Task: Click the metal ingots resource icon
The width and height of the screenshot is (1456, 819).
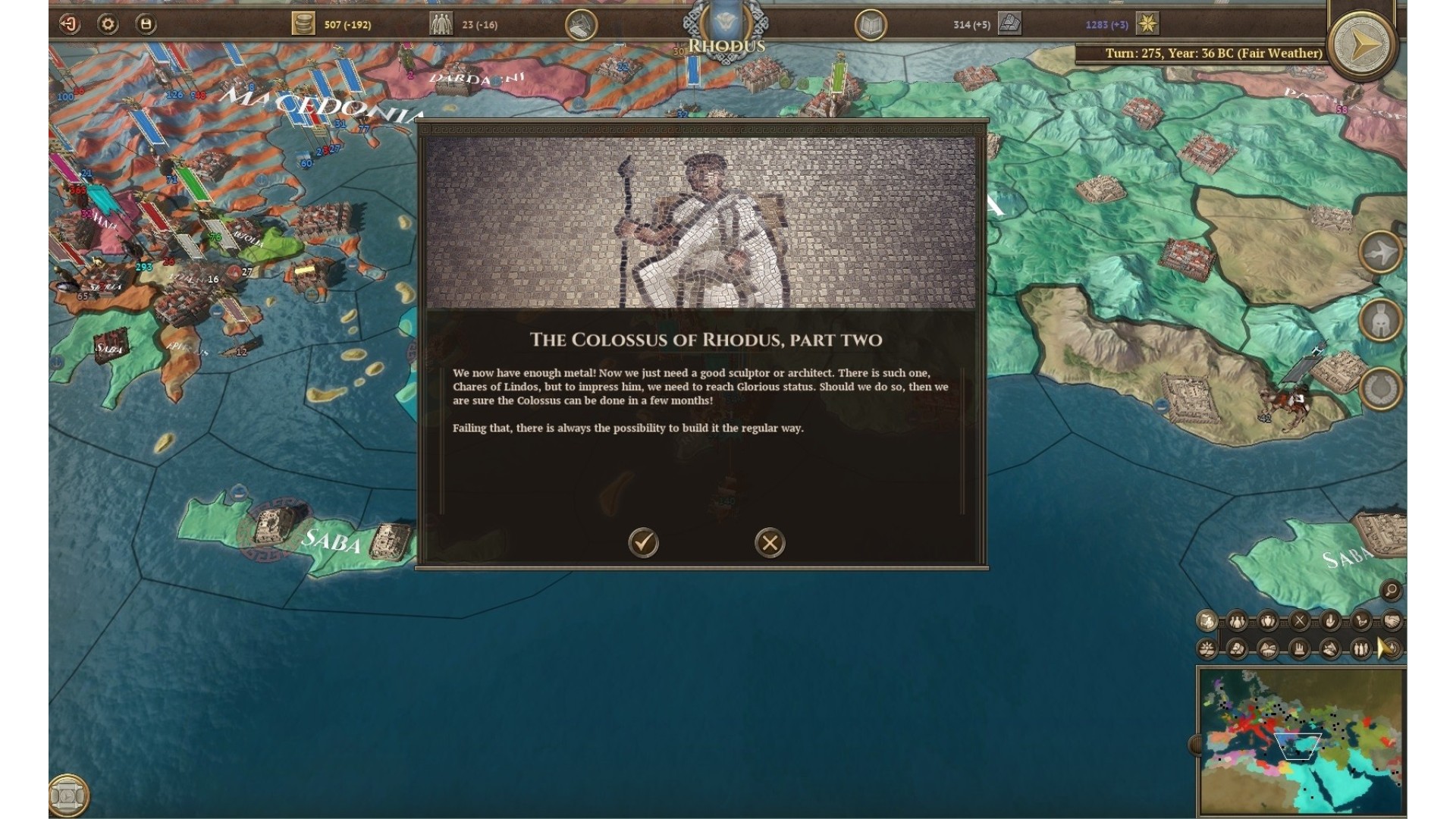Action: tap(1009, 24)
